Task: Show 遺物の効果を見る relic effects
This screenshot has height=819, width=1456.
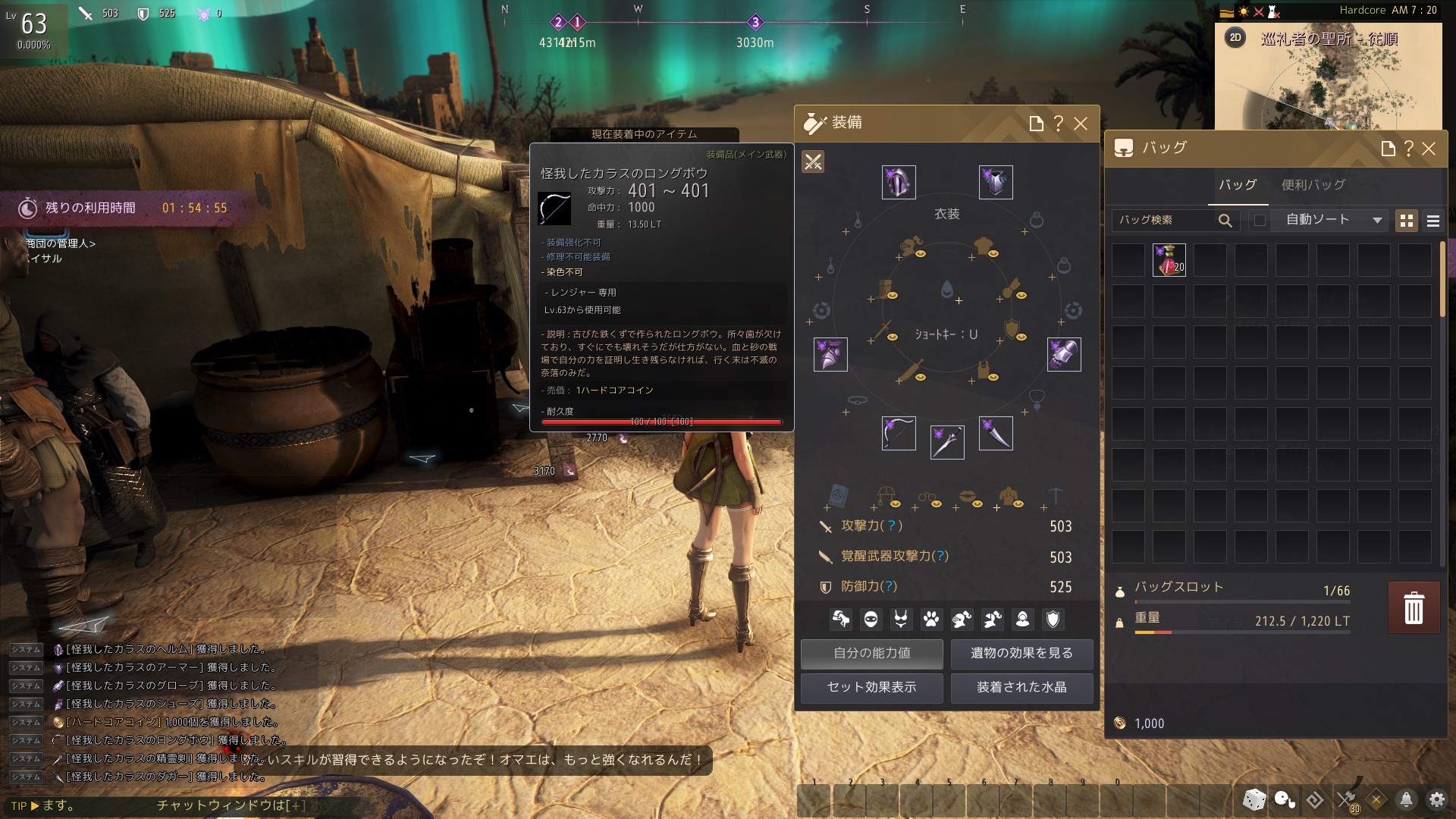Action: pyautogui.click(x=1021, y=654)
